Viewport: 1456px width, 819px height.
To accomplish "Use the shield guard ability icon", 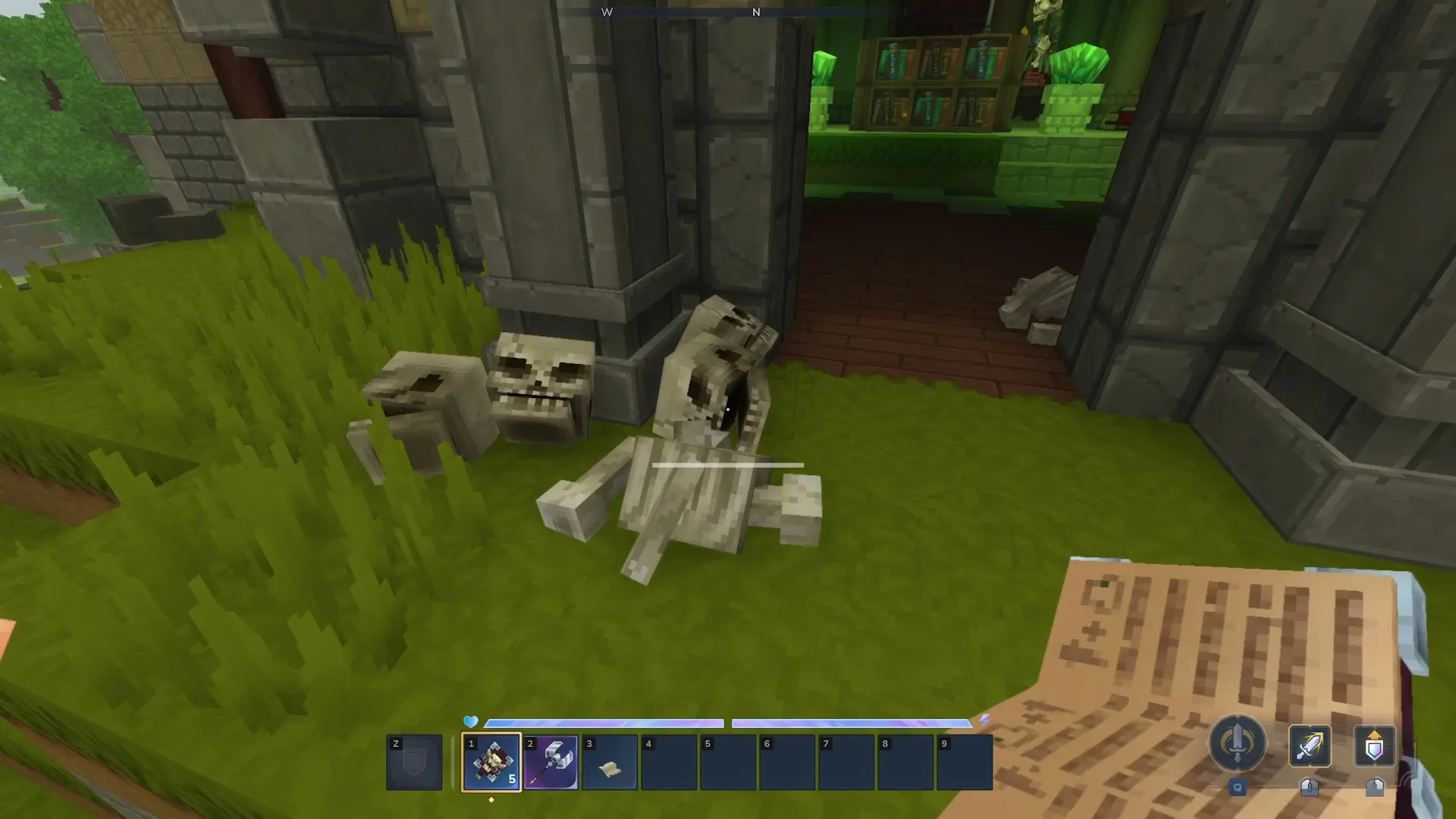I will [x=1374, y=745].
